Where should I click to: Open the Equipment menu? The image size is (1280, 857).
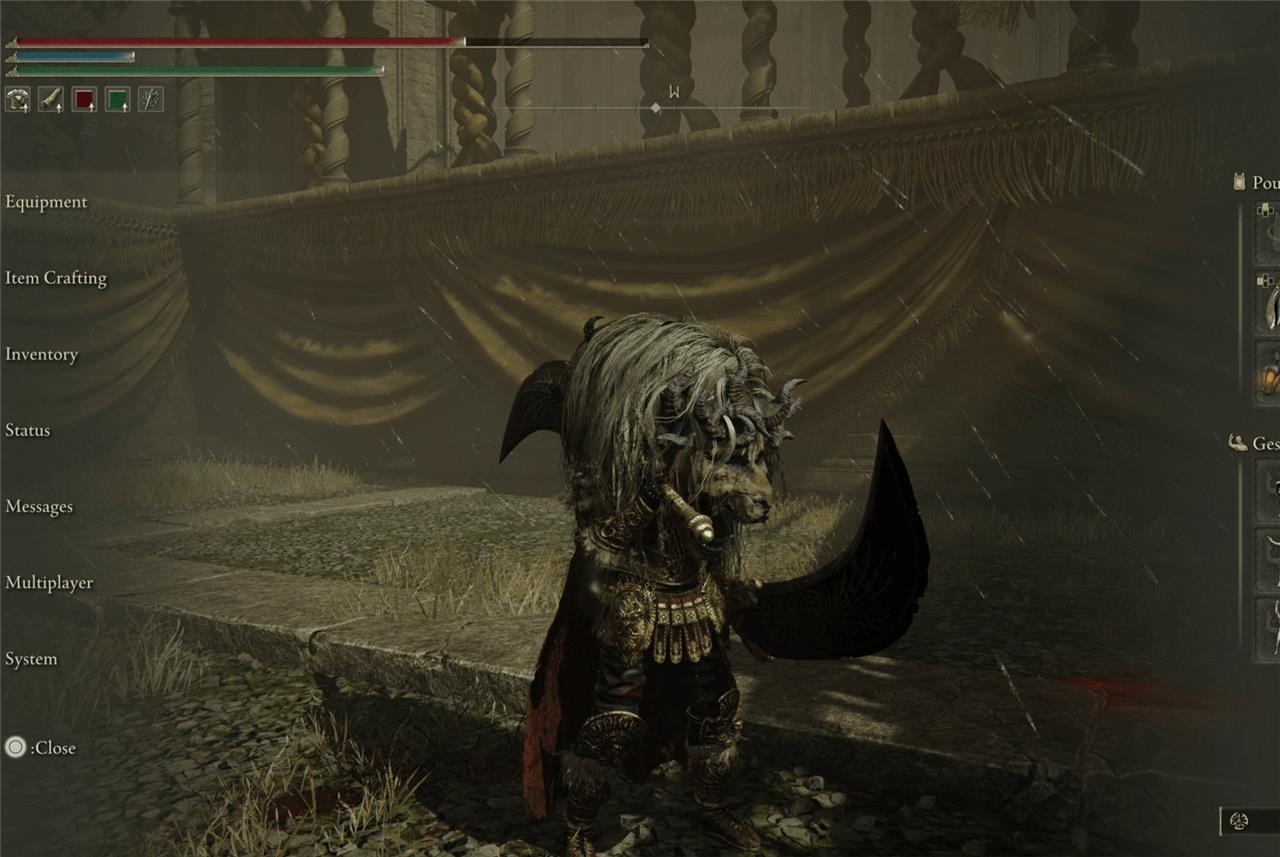point(46,202)
